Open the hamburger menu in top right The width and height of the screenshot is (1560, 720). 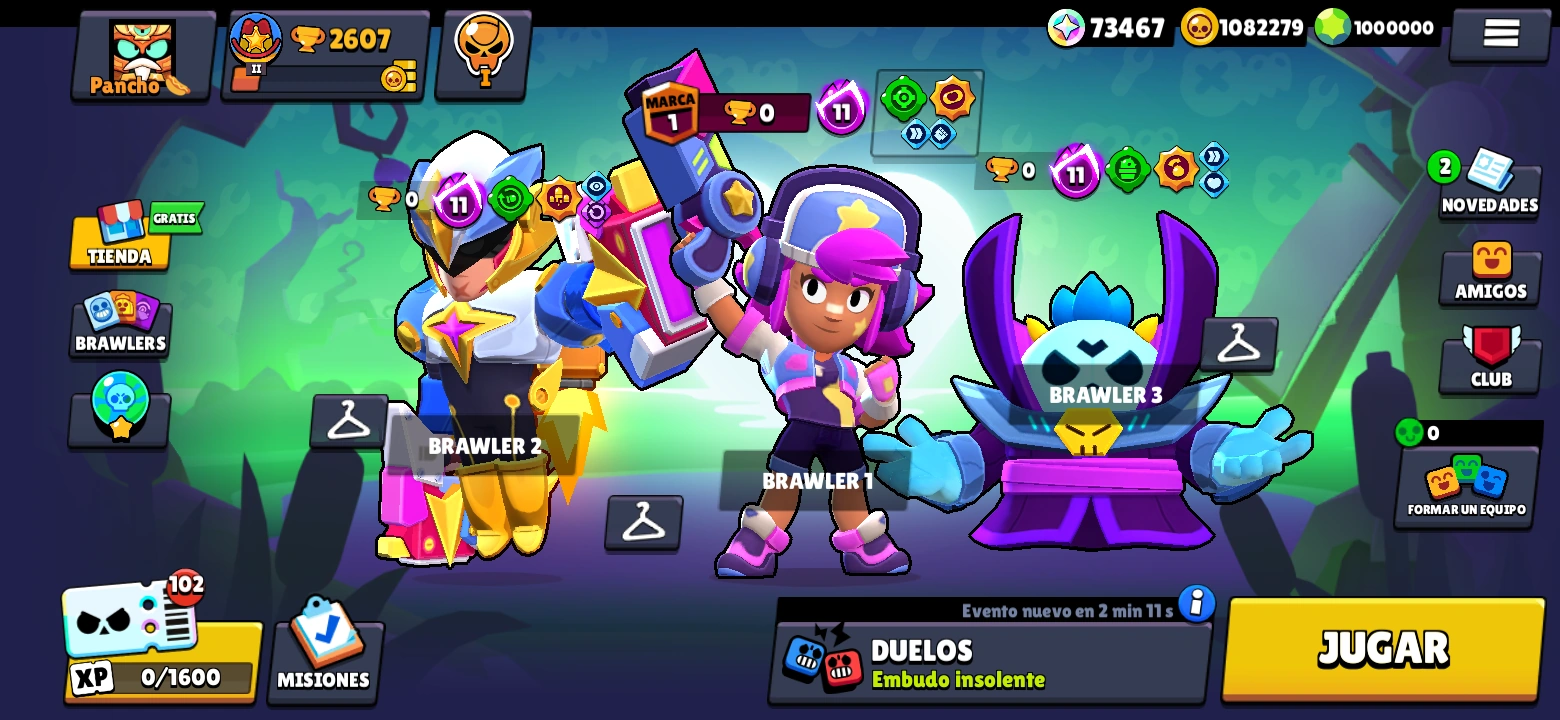pos(1499,31)
